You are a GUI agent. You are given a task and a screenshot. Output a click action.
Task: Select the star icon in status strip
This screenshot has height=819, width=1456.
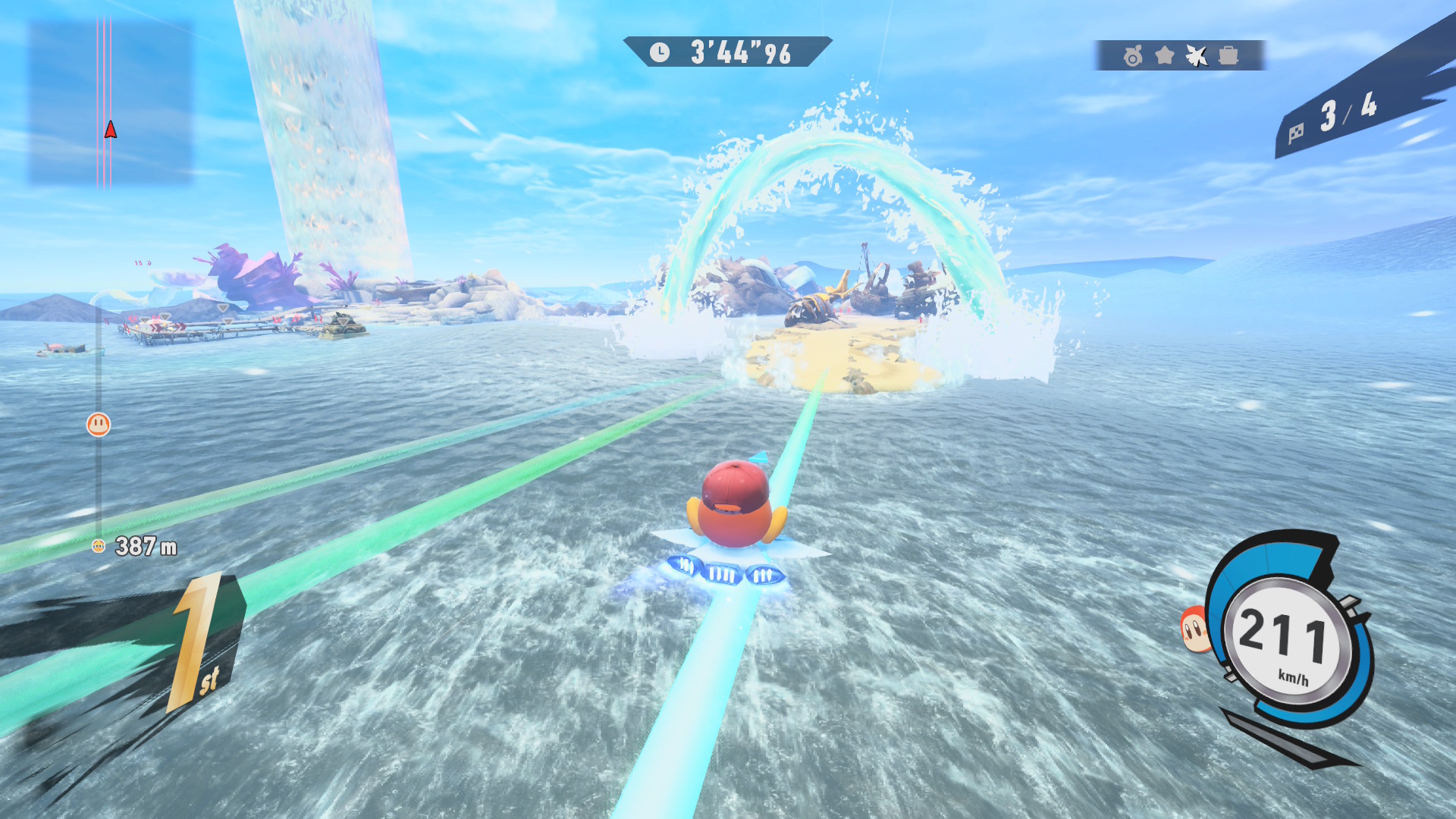1165,55
